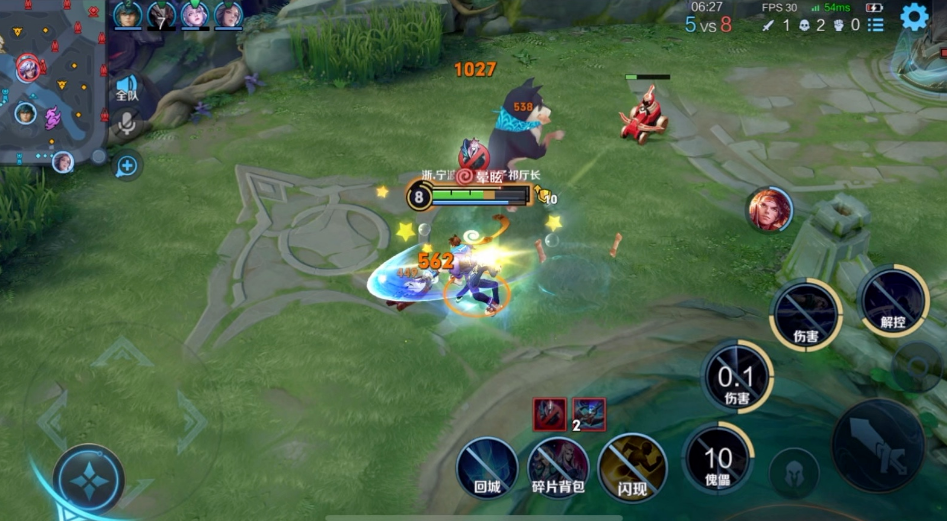Open the 碎片背包 fragment backpack
Screen dimensions: 947x521
[557, 468]
